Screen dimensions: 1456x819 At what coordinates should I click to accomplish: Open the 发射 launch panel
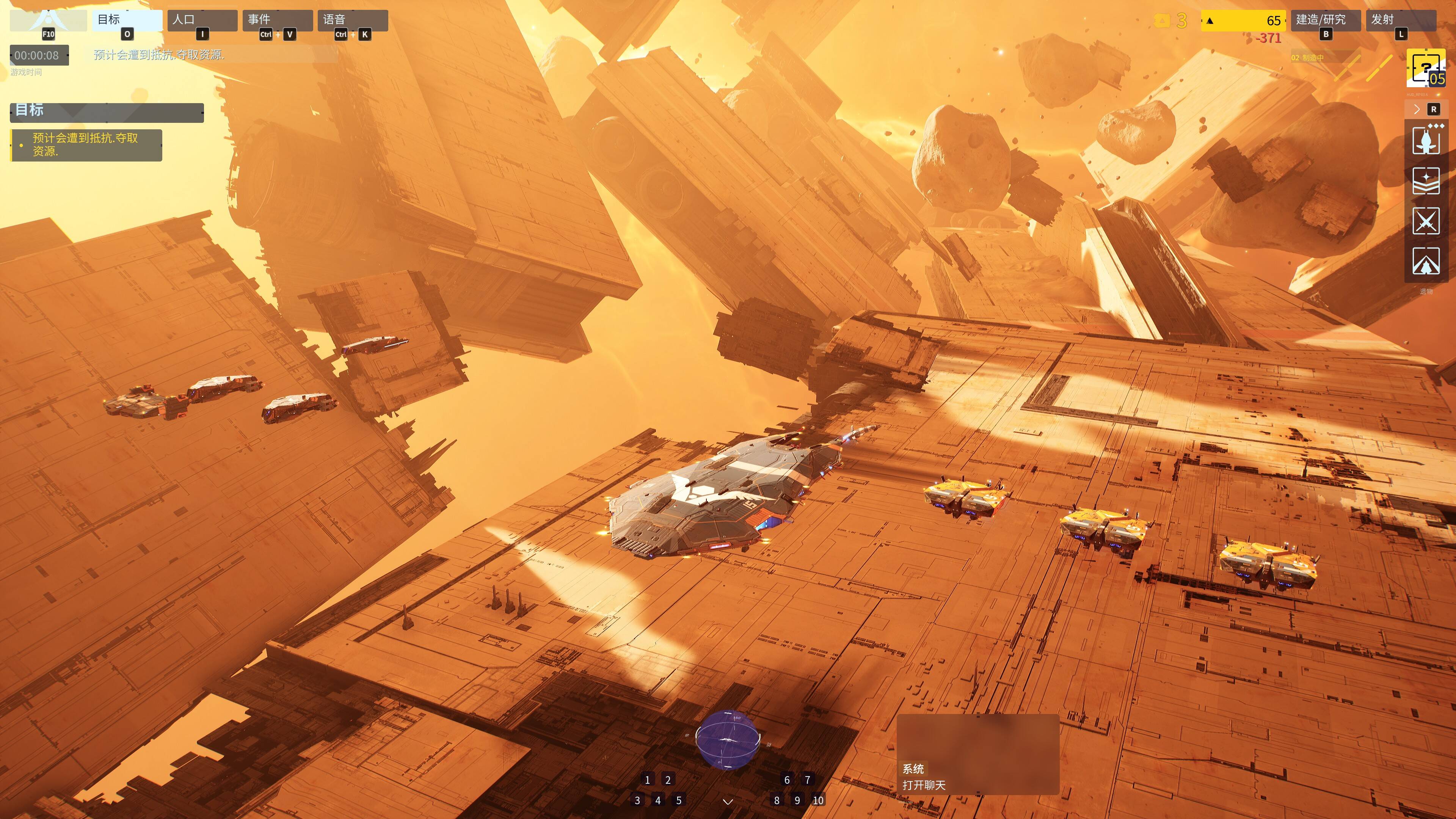pos(1400,20)
